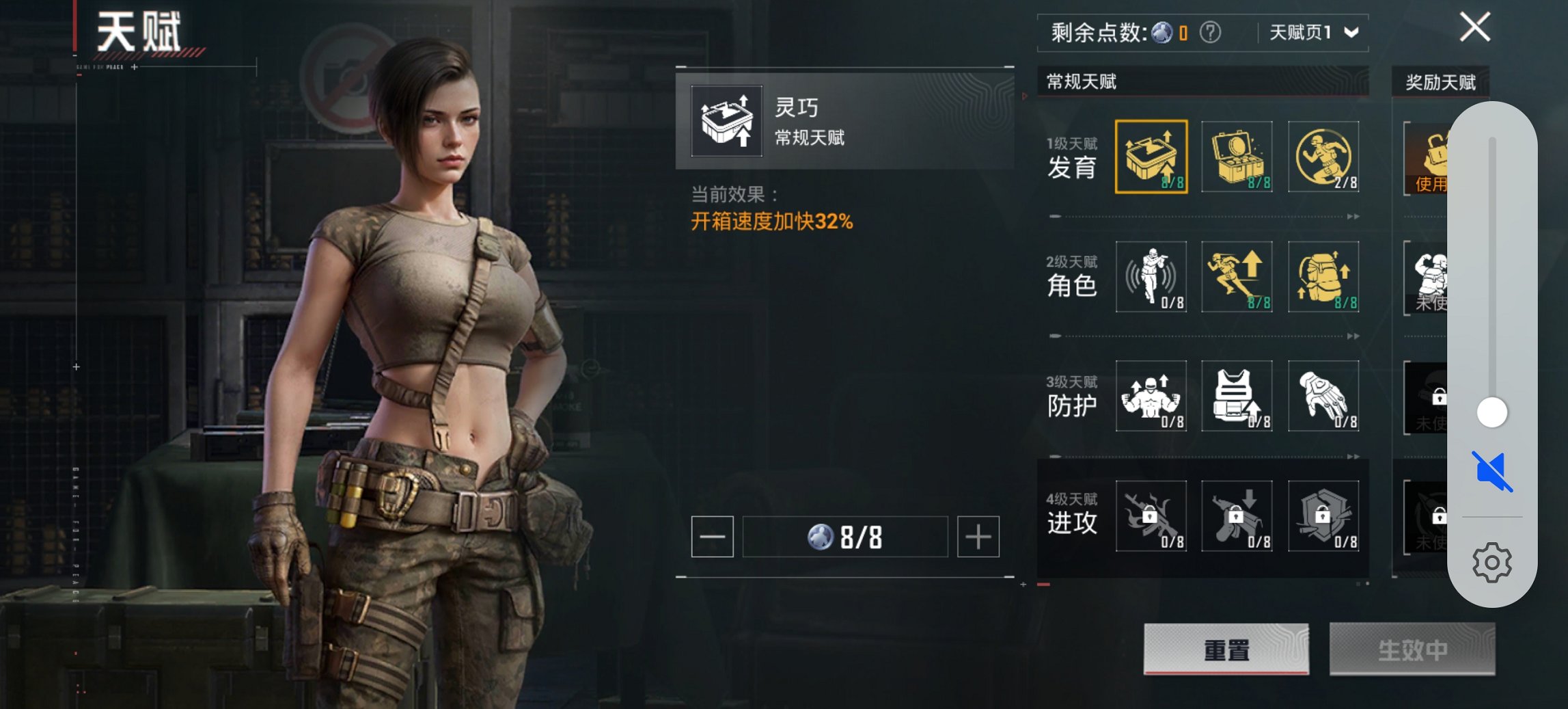
Task: Select the sprint speed talent in 角色 row
Action: tap(1238, 277)
